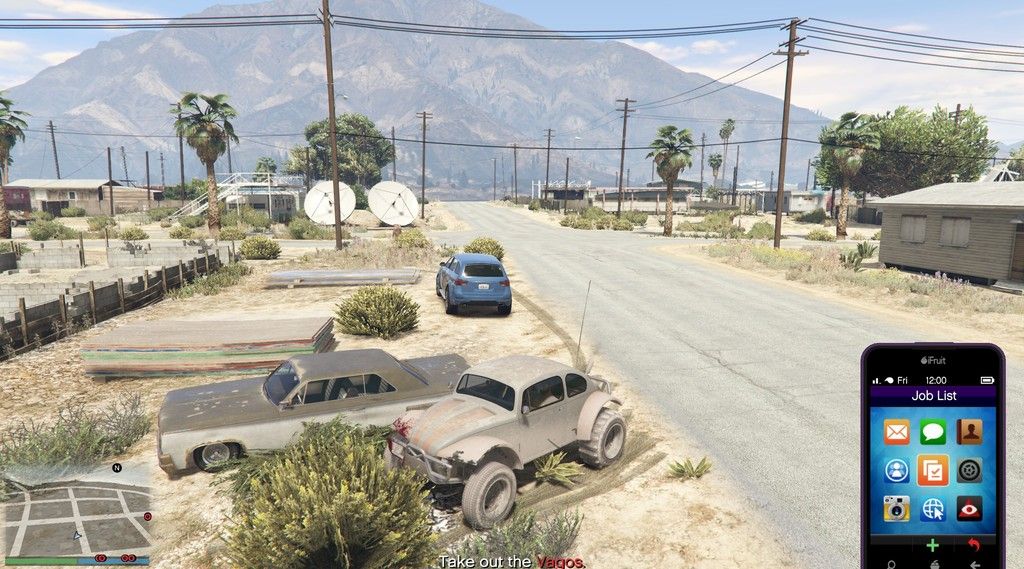
Task: Open the blue Playlist people app
Action: pyautogui.click(x=896, y=470)
